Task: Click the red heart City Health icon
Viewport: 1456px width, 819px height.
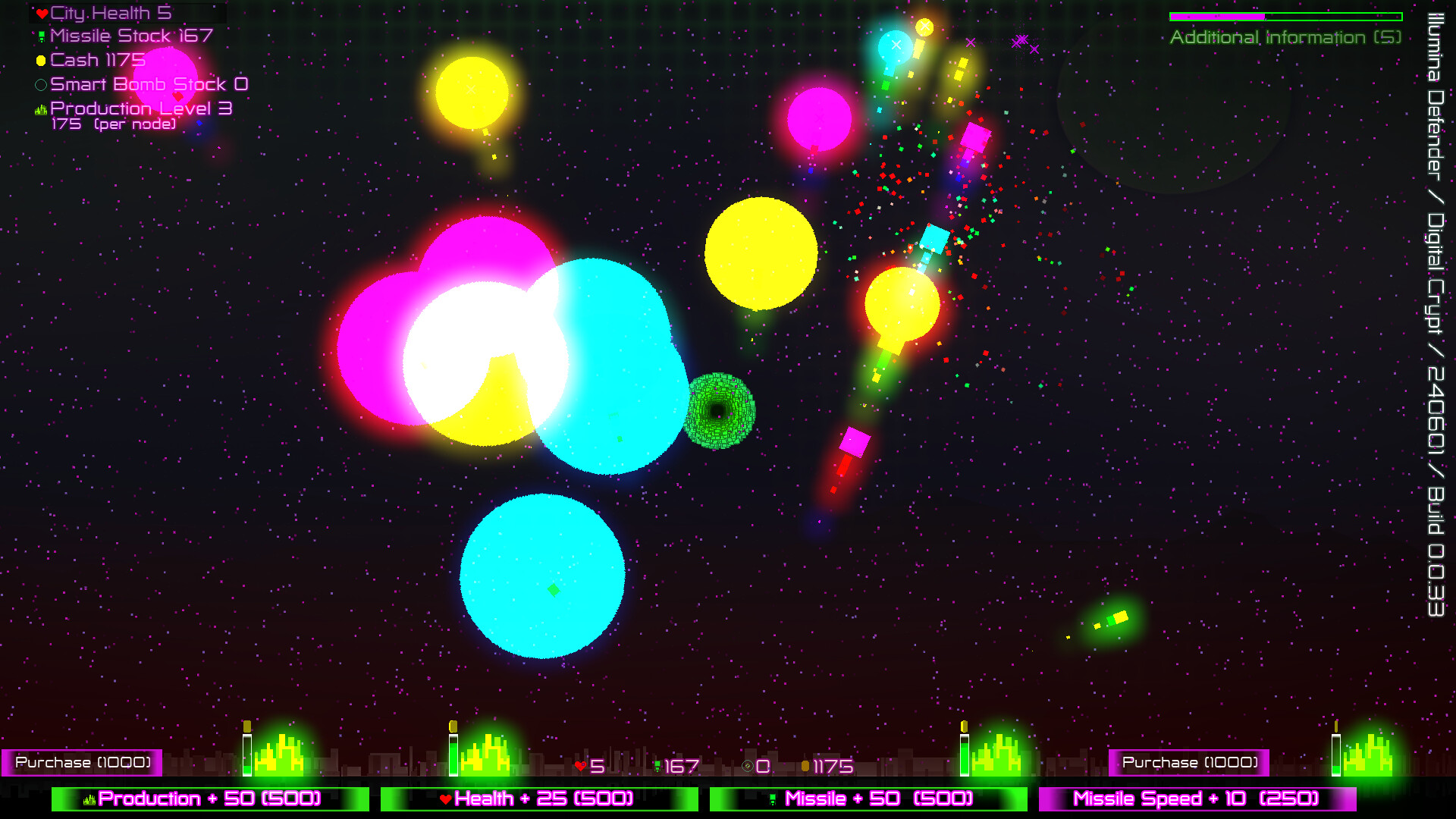Action: (42, 14)
